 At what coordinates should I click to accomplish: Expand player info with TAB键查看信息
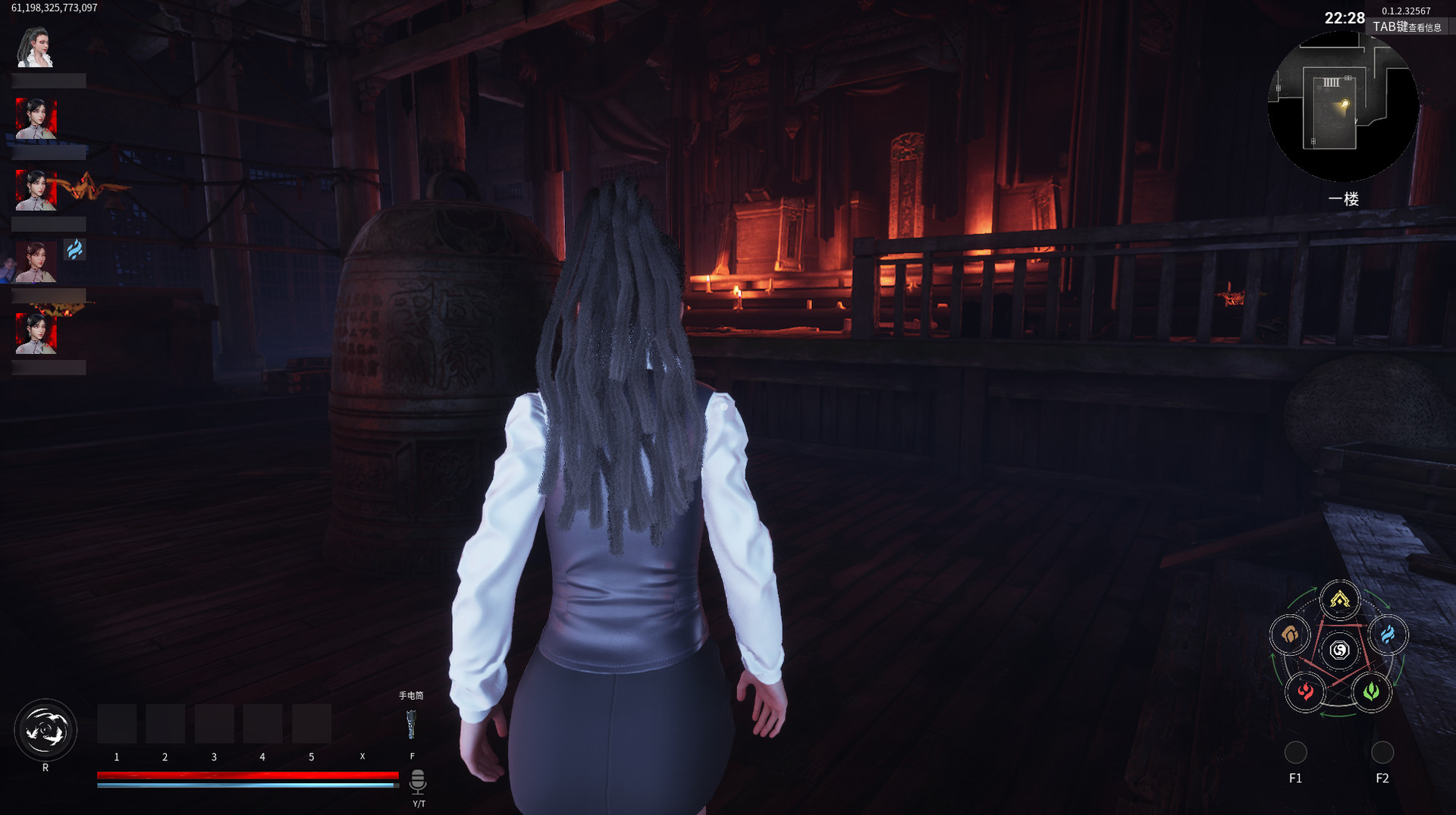coord(1407,25)
